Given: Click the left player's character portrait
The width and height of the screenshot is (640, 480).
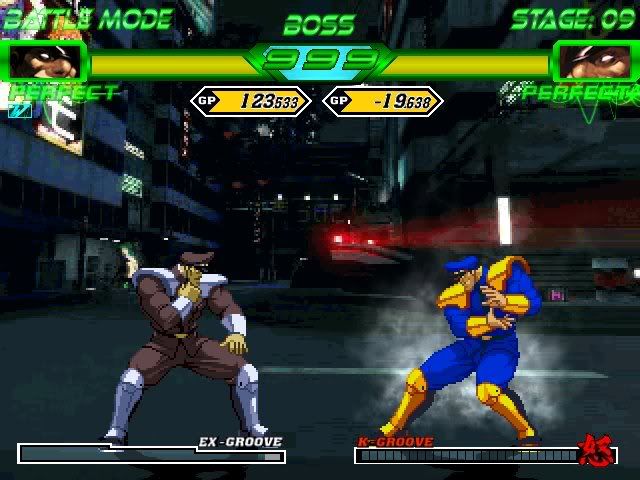Looking at the screenshot, I should [45, 62].
